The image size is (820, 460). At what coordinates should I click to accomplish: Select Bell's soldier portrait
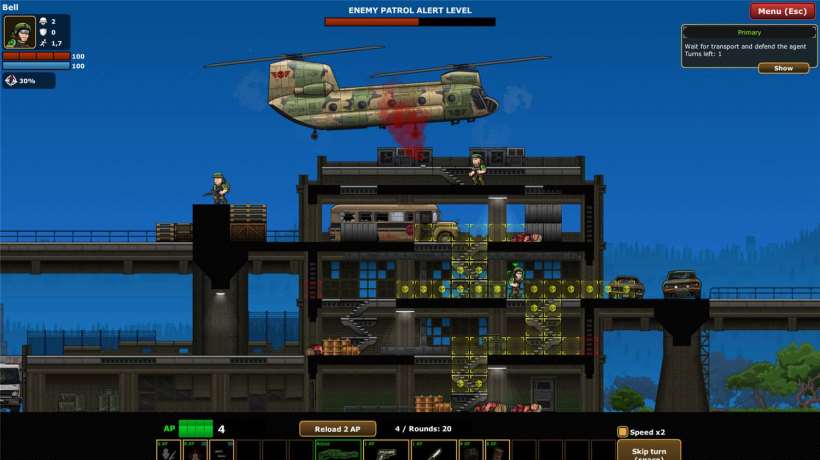(x=19, y=32)
